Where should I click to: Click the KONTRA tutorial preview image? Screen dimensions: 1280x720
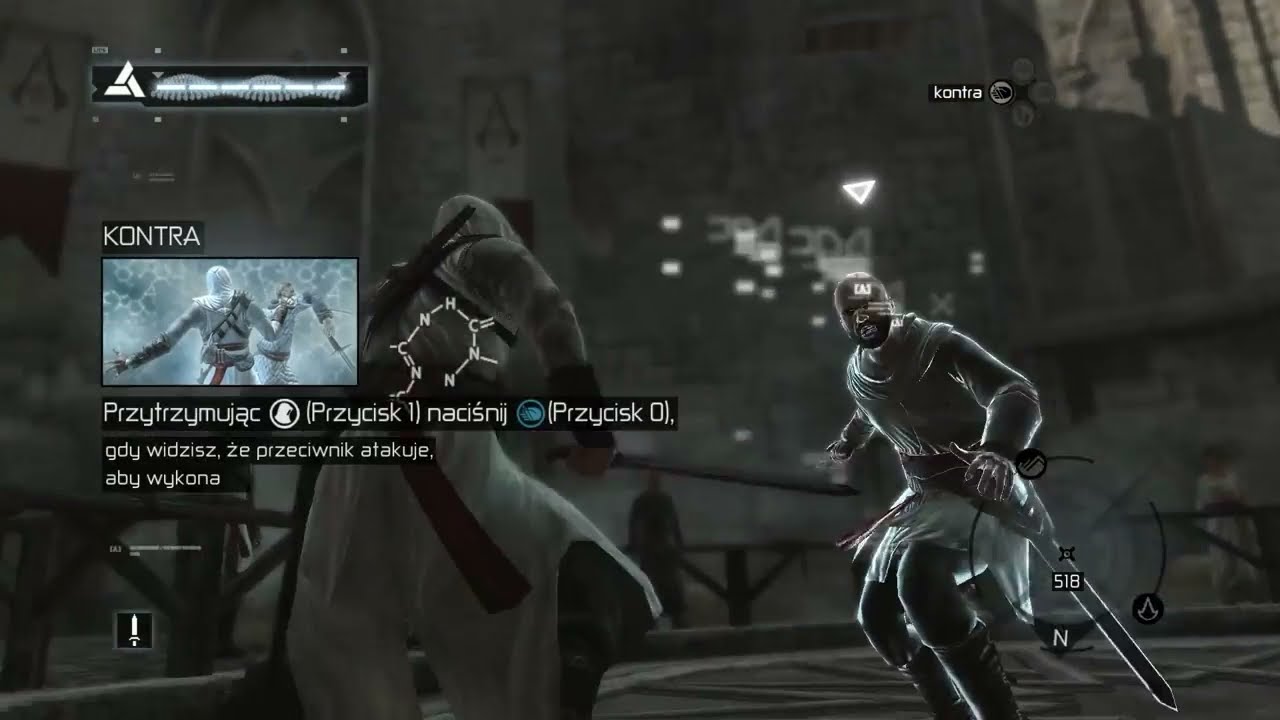click(230, 321)
